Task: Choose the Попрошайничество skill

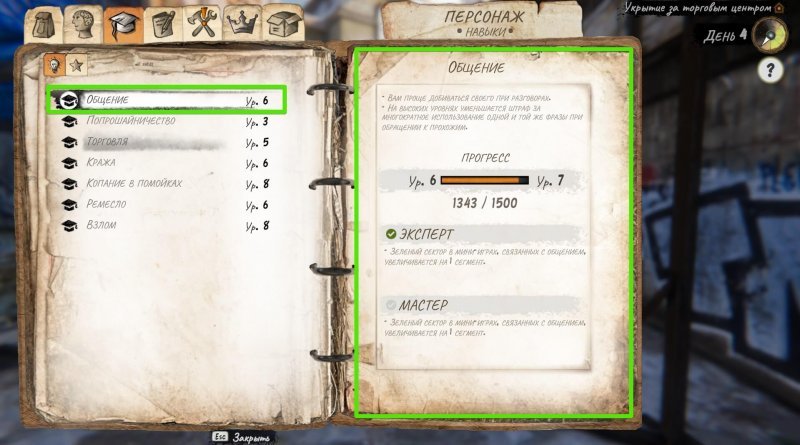Action: click(x=165, y=121)
